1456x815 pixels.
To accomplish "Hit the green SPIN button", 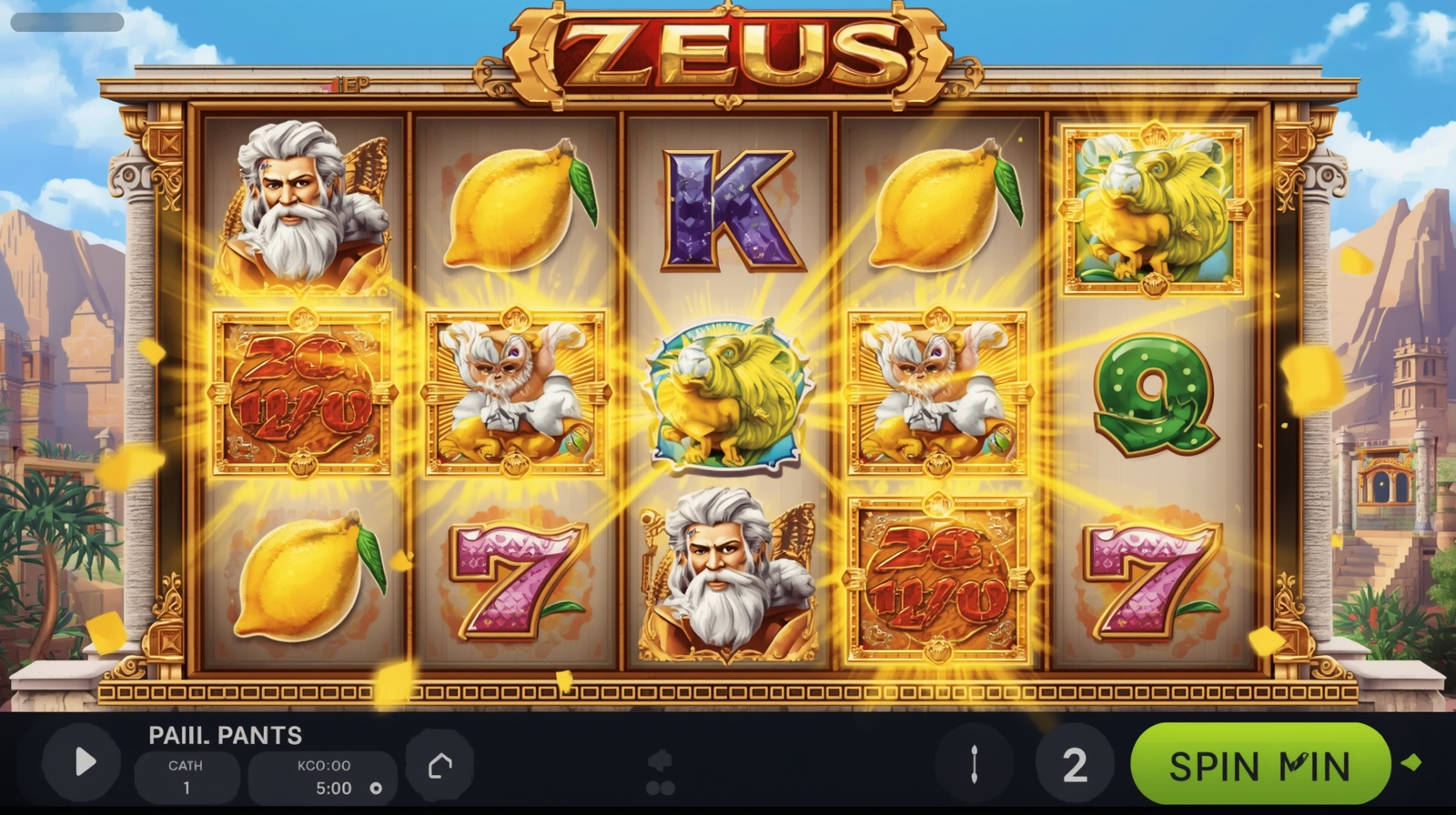I will pos(1259,765).
